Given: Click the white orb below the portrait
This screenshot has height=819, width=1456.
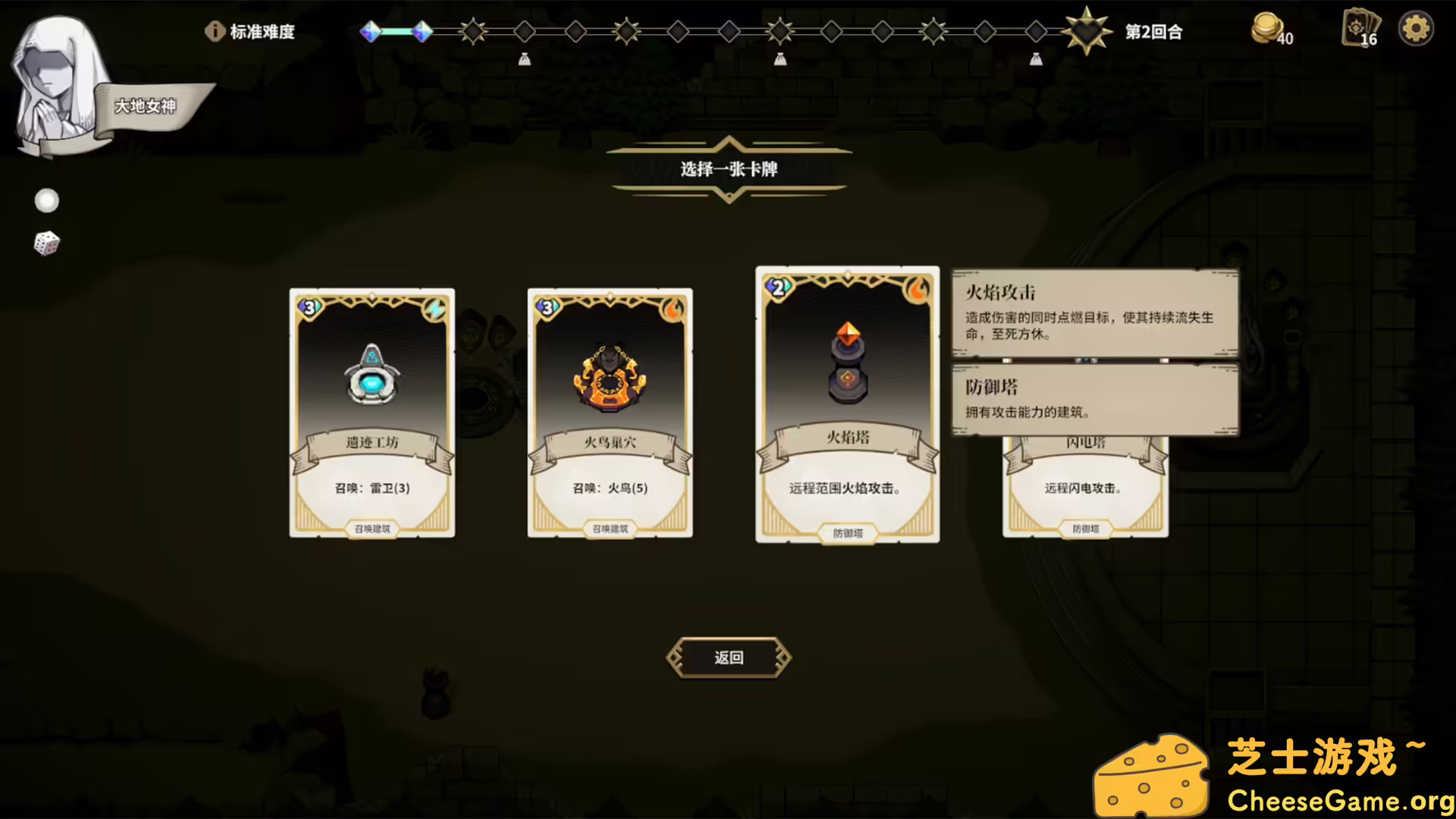Looking at the screenshot, I should 46,200.
